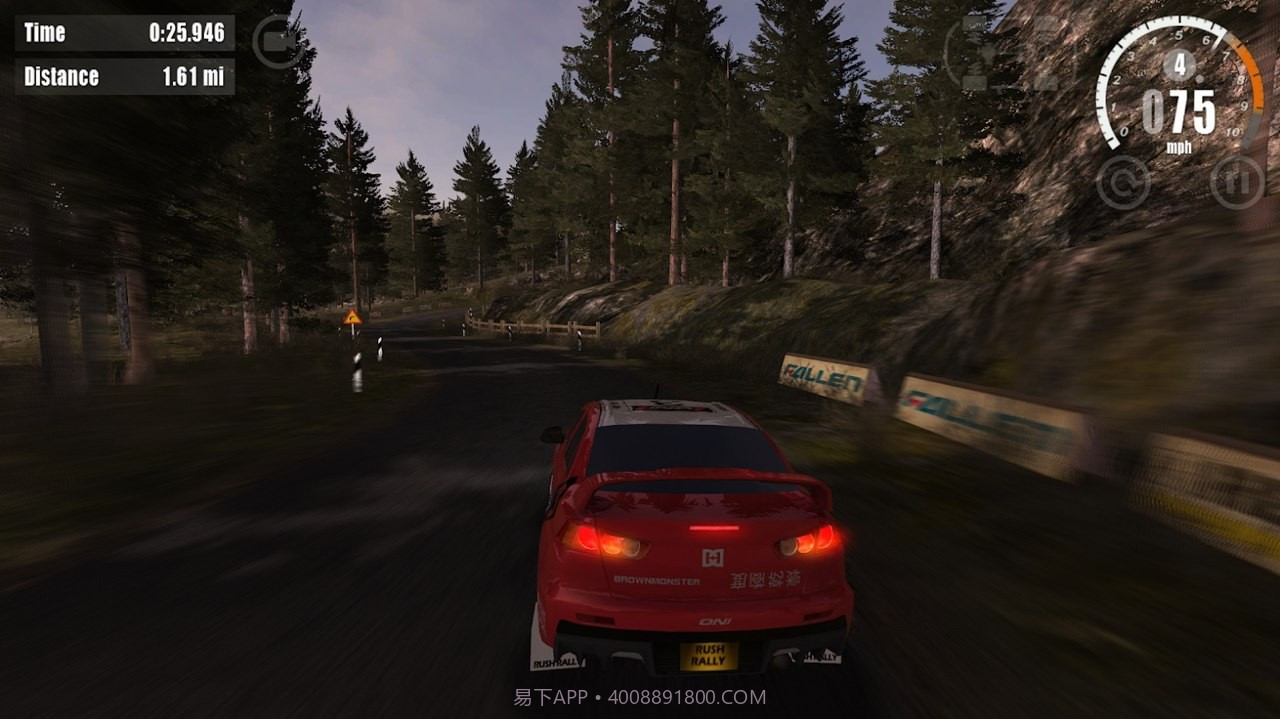Switch camera view with the camera icon
This screenshot has height=719, width=1280.
click(278, 42)
